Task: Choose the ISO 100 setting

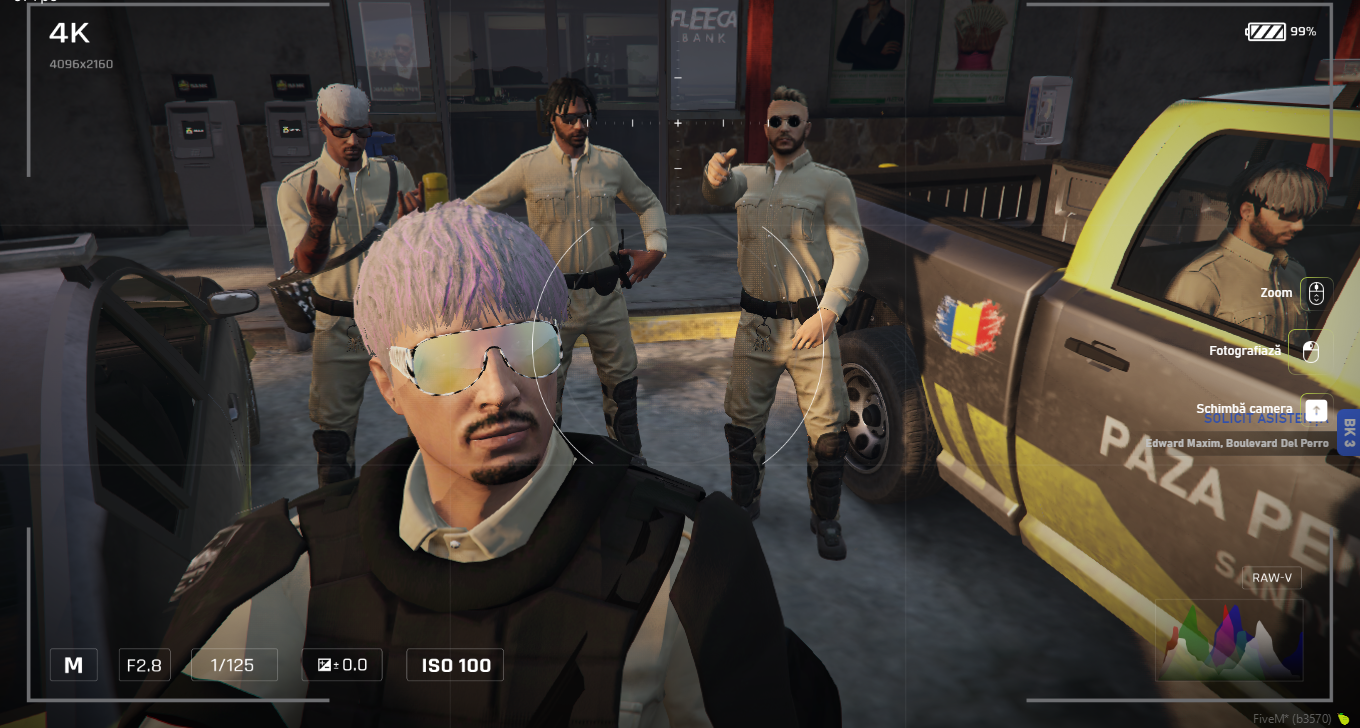Action: [x=455, y=665]
